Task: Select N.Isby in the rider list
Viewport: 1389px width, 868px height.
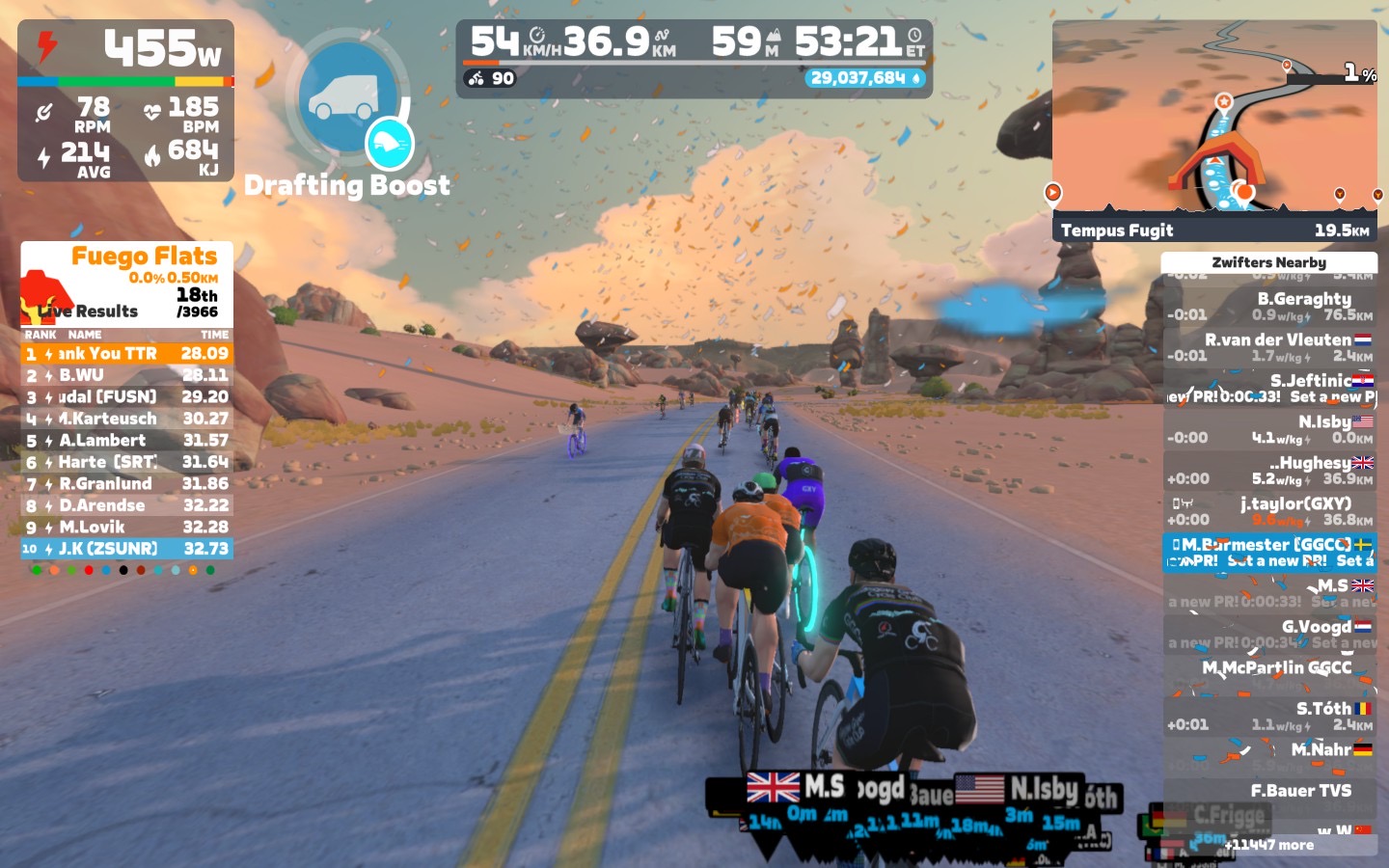Action: [x=1269, y=429]
